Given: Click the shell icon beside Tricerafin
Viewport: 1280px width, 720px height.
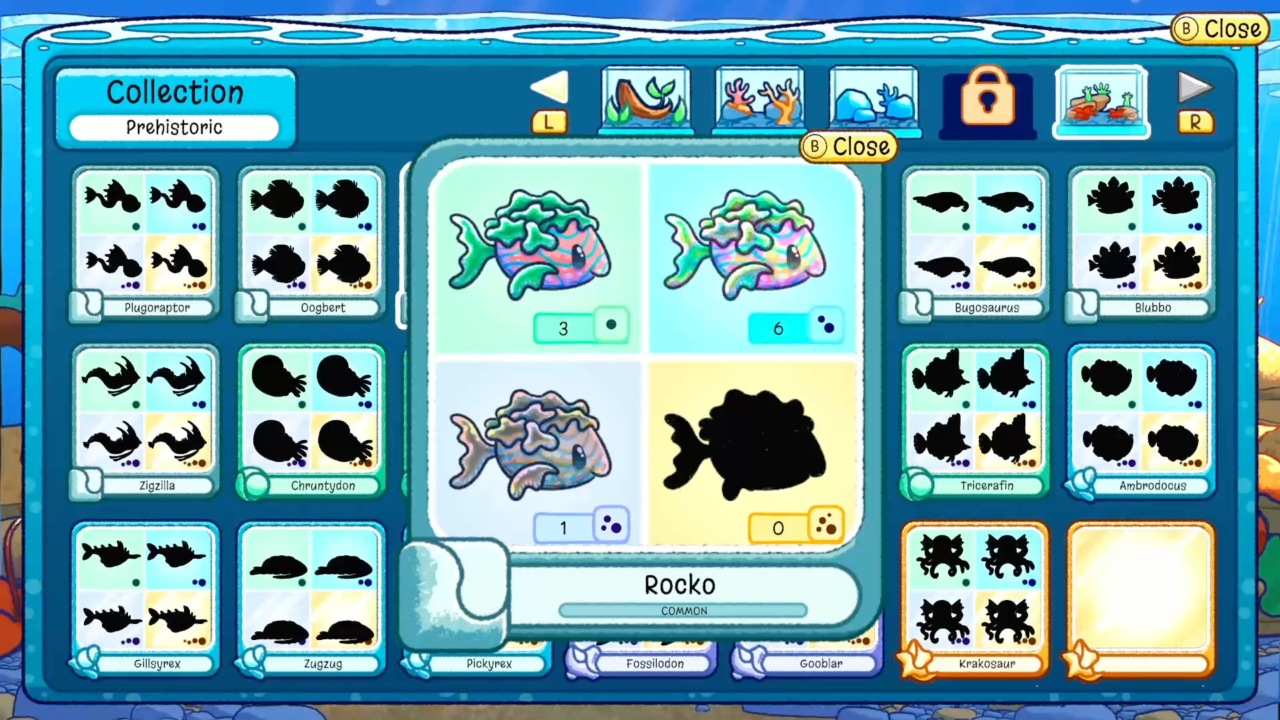Looking at the screenshot, I should tap(917, 485).
